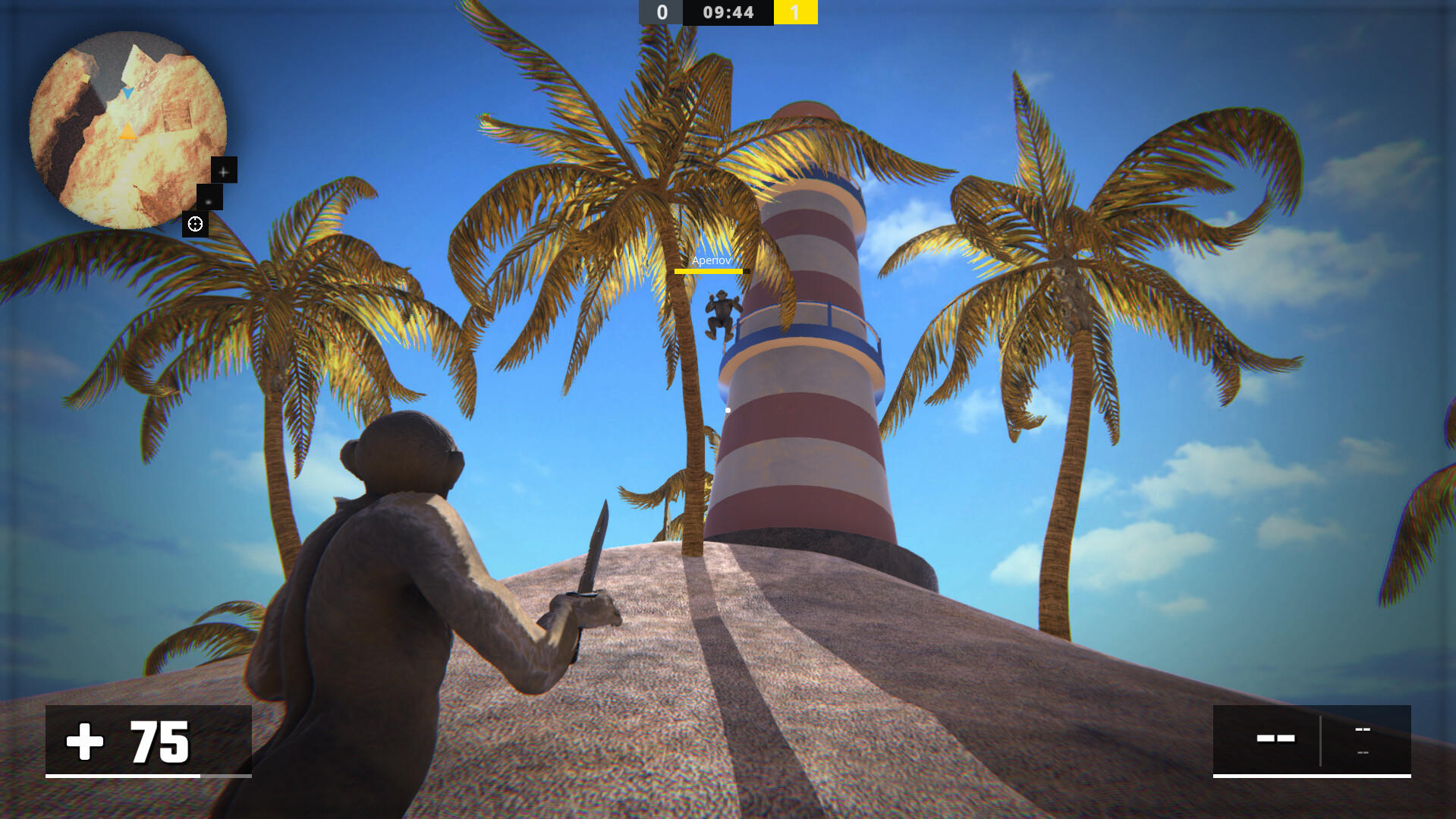Click the health plus icon in the bottom-left panel
Viewport: 1456px width, 819px height.
point(86,742)
